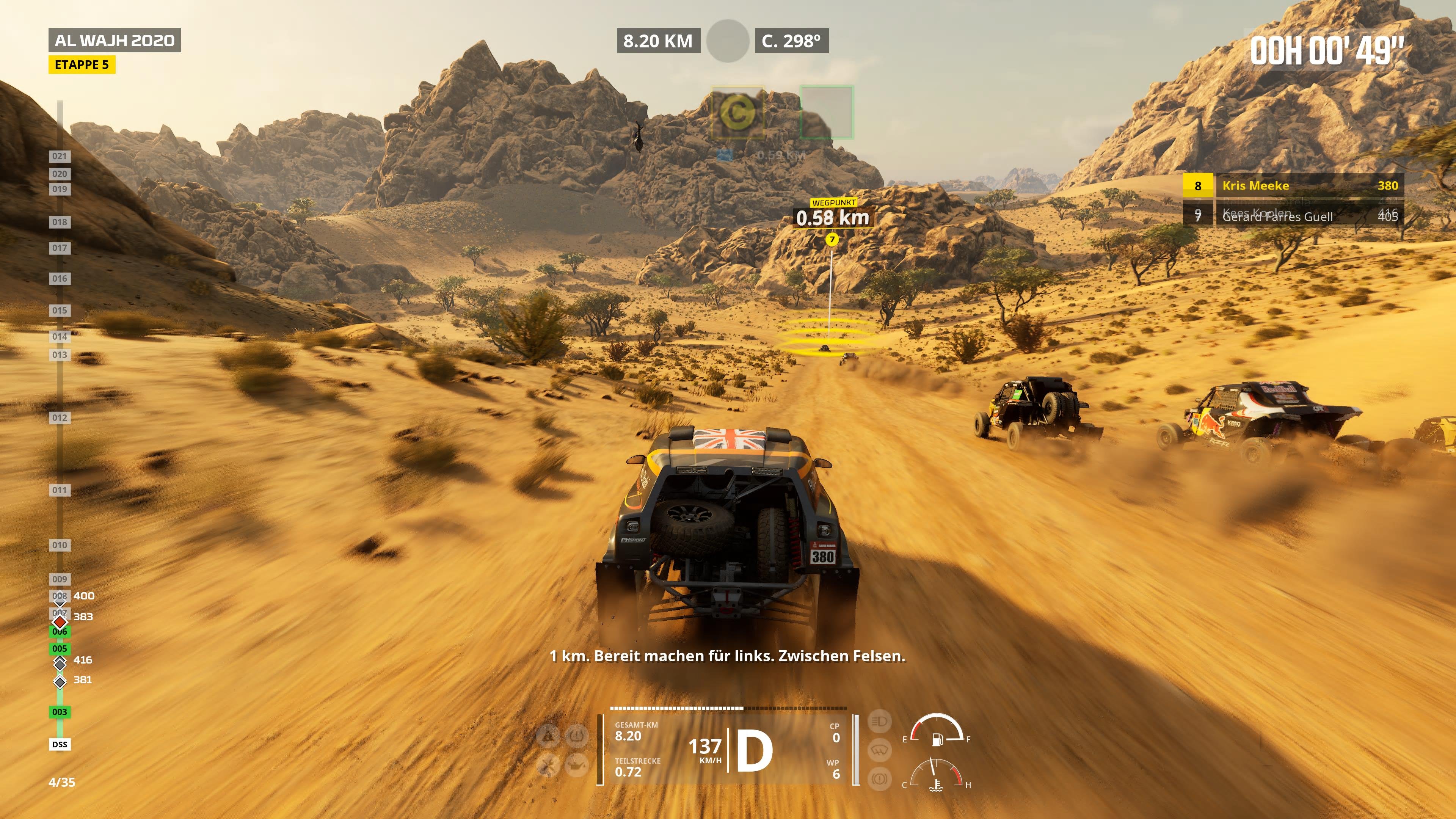1456x819 pixels.
Task: Click the brake warning indicator icon
Action: [x=880, y=779]
